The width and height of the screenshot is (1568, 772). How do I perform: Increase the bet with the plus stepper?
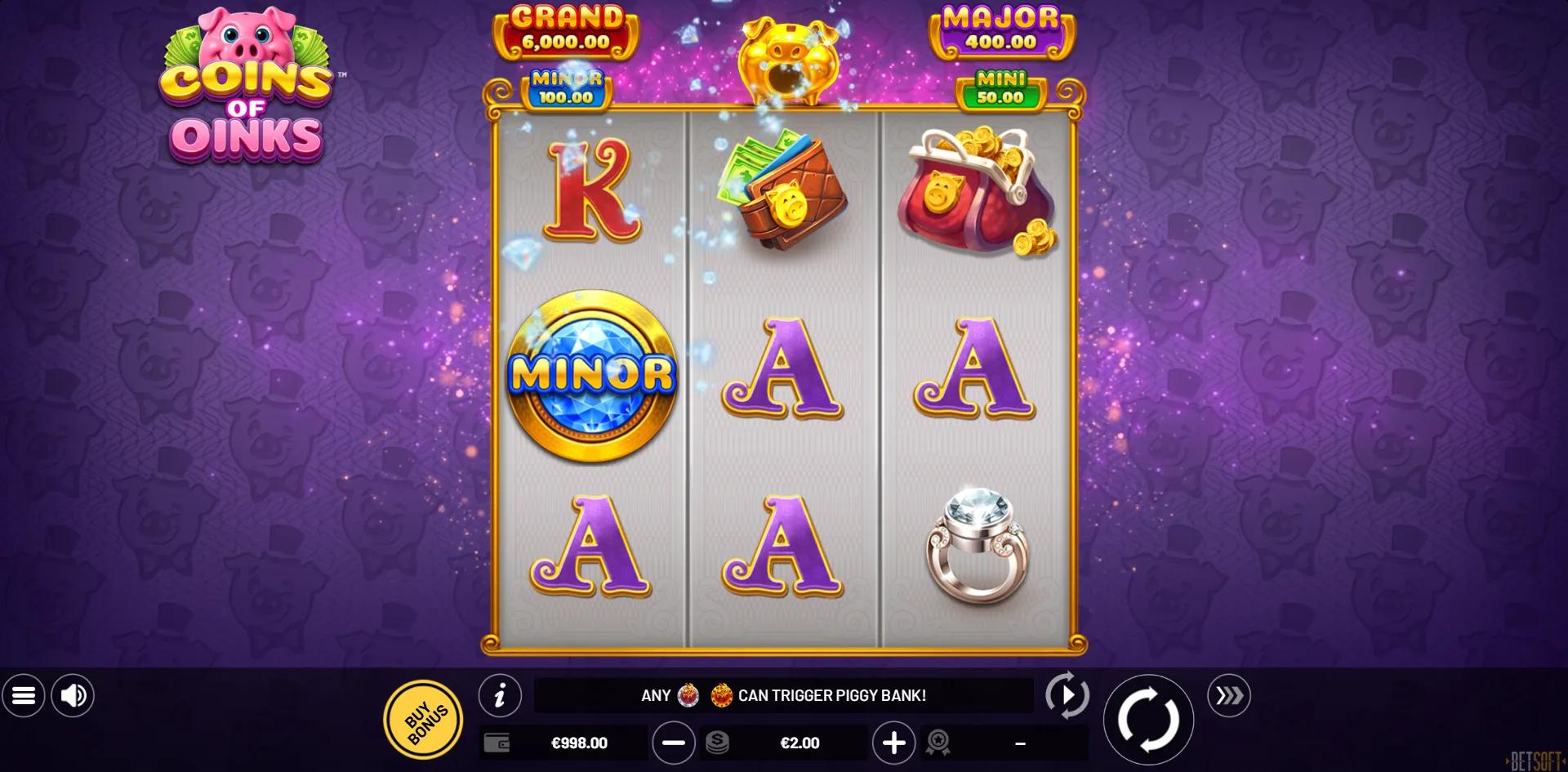pos(895,743)
